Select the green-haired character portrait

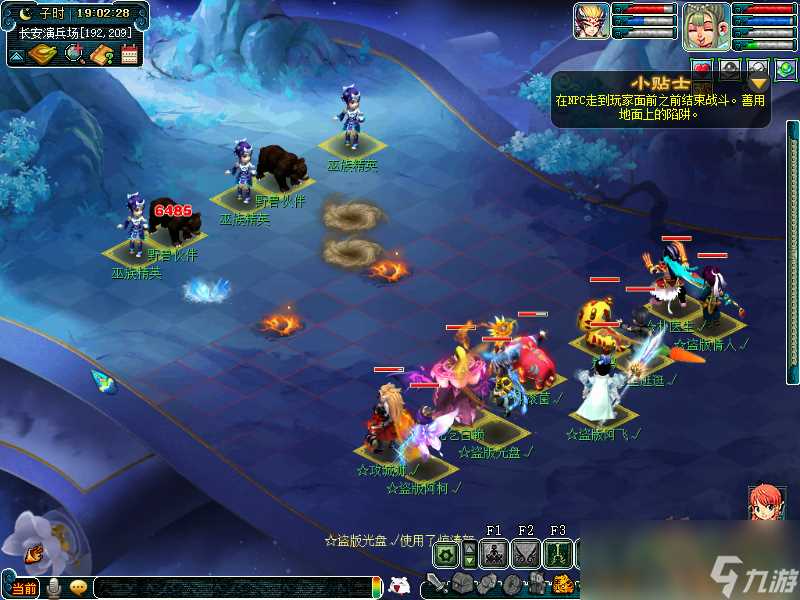pyautogui.click(x=705, y=25)
